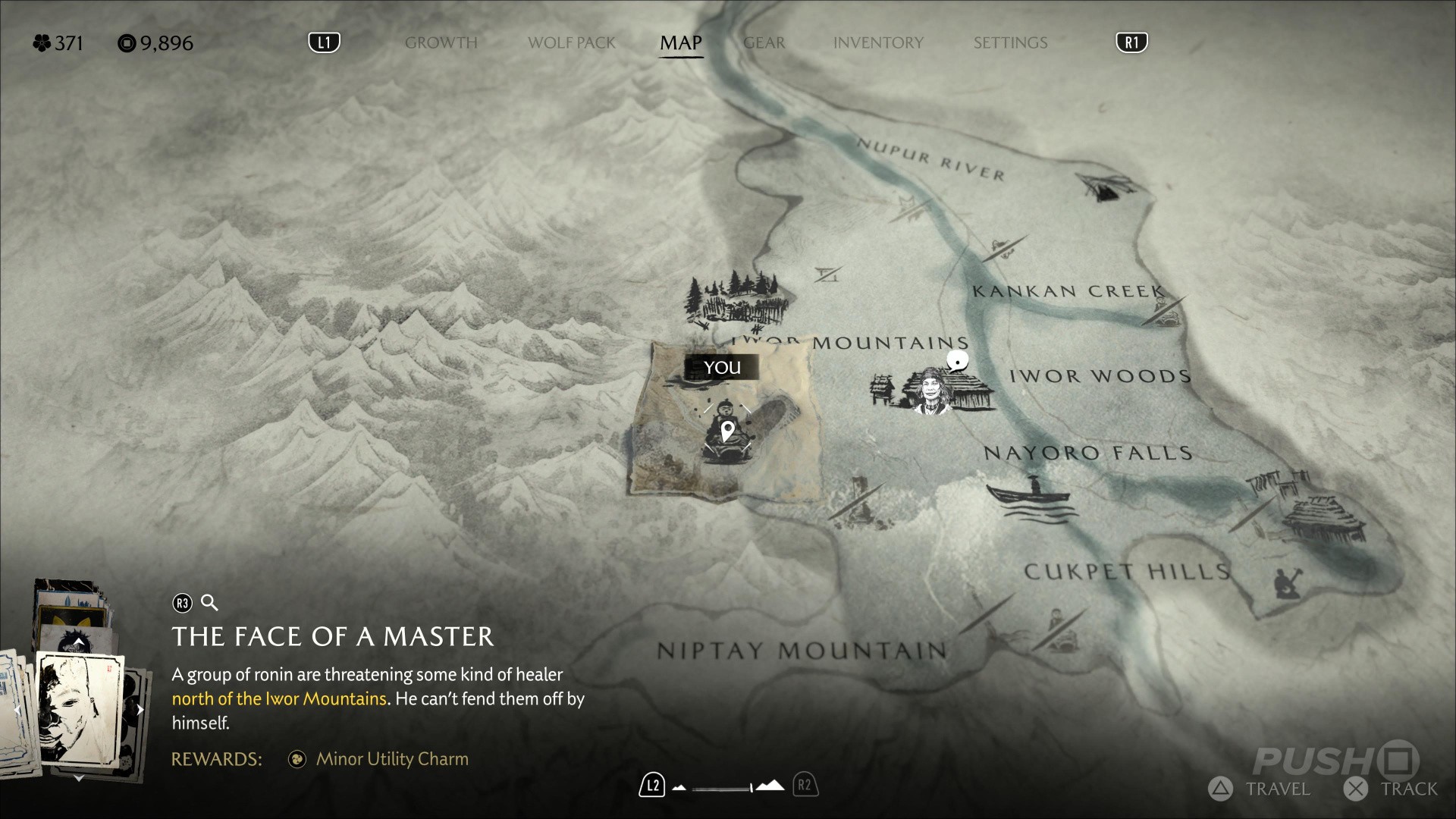Select the healer portrait map marker

click(x=931, y=390)
